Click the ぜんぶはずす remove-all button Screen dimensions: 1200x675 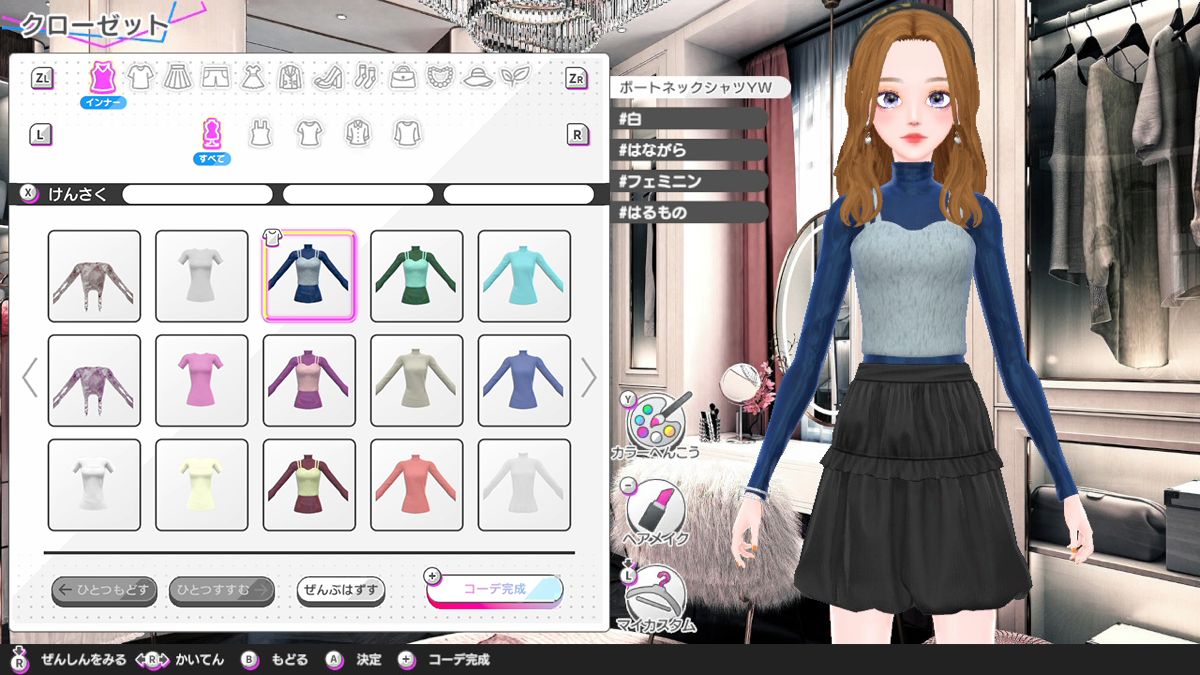pos(340,590)
